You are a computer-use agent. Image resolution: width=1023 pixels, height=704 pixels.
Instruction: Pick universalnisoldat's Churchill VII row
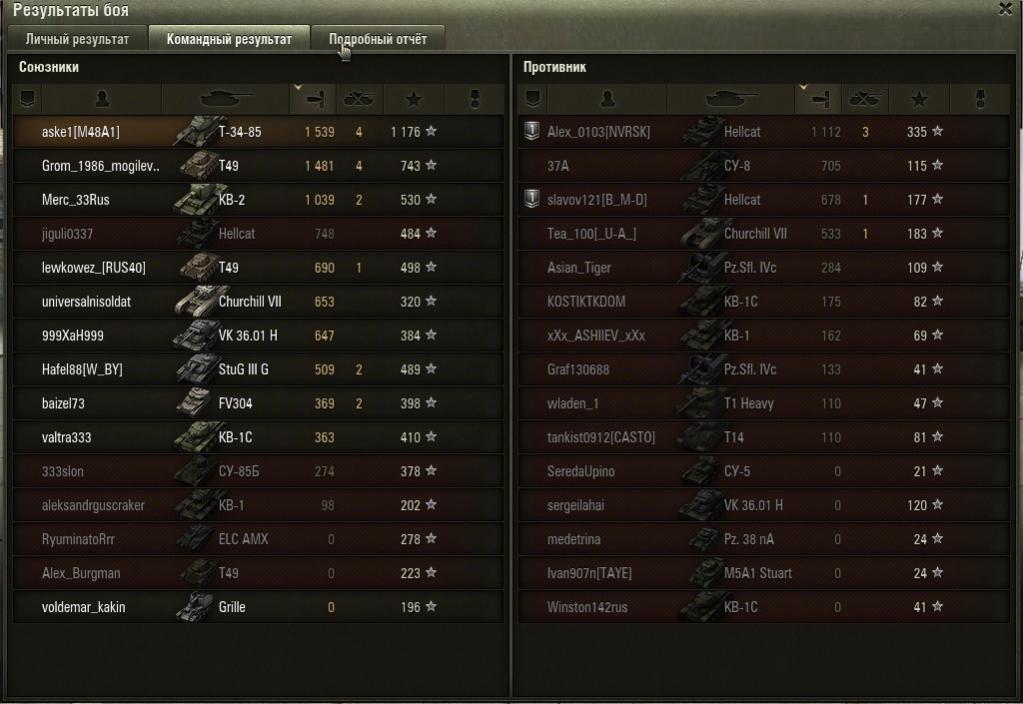(x=258, y=302)
